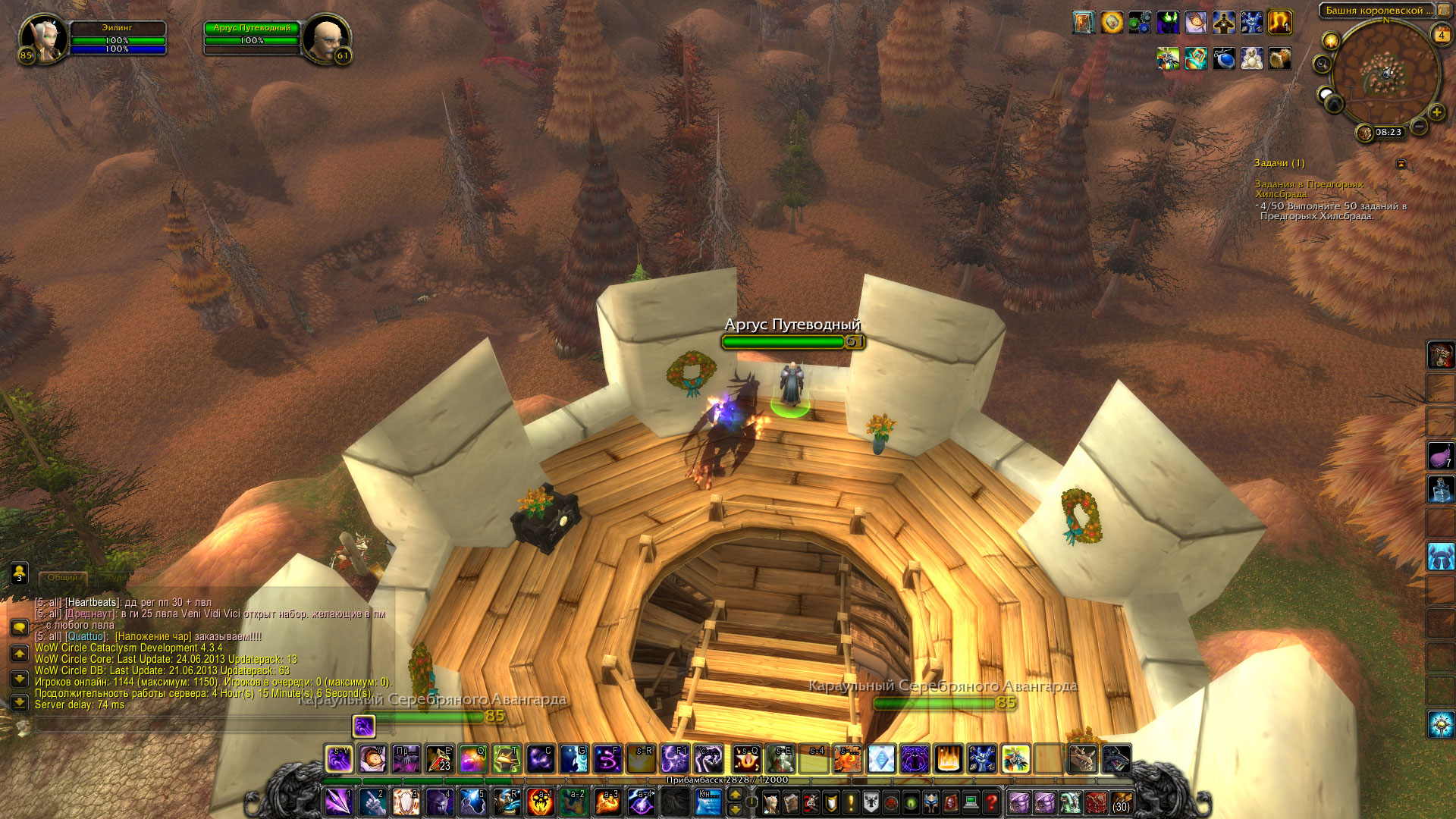Collapse the Задачи quest tracker
Viewport: 1456px width, 819px height.
[x=1401, y=163]
